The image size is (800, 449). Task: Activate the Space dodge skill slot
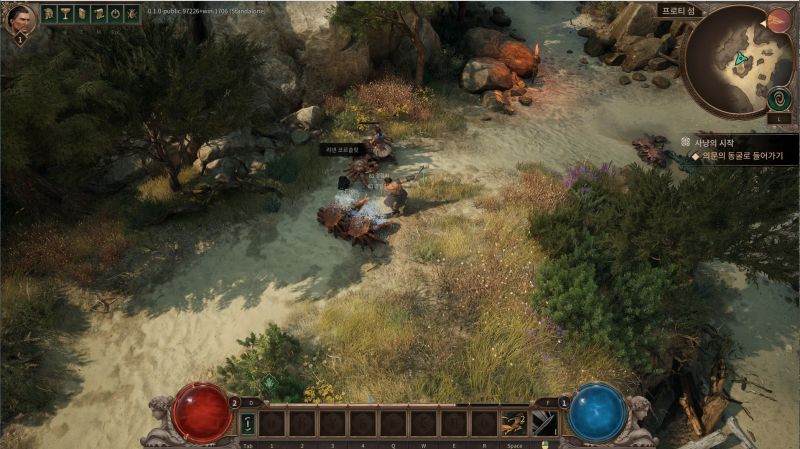coord(515,424)
